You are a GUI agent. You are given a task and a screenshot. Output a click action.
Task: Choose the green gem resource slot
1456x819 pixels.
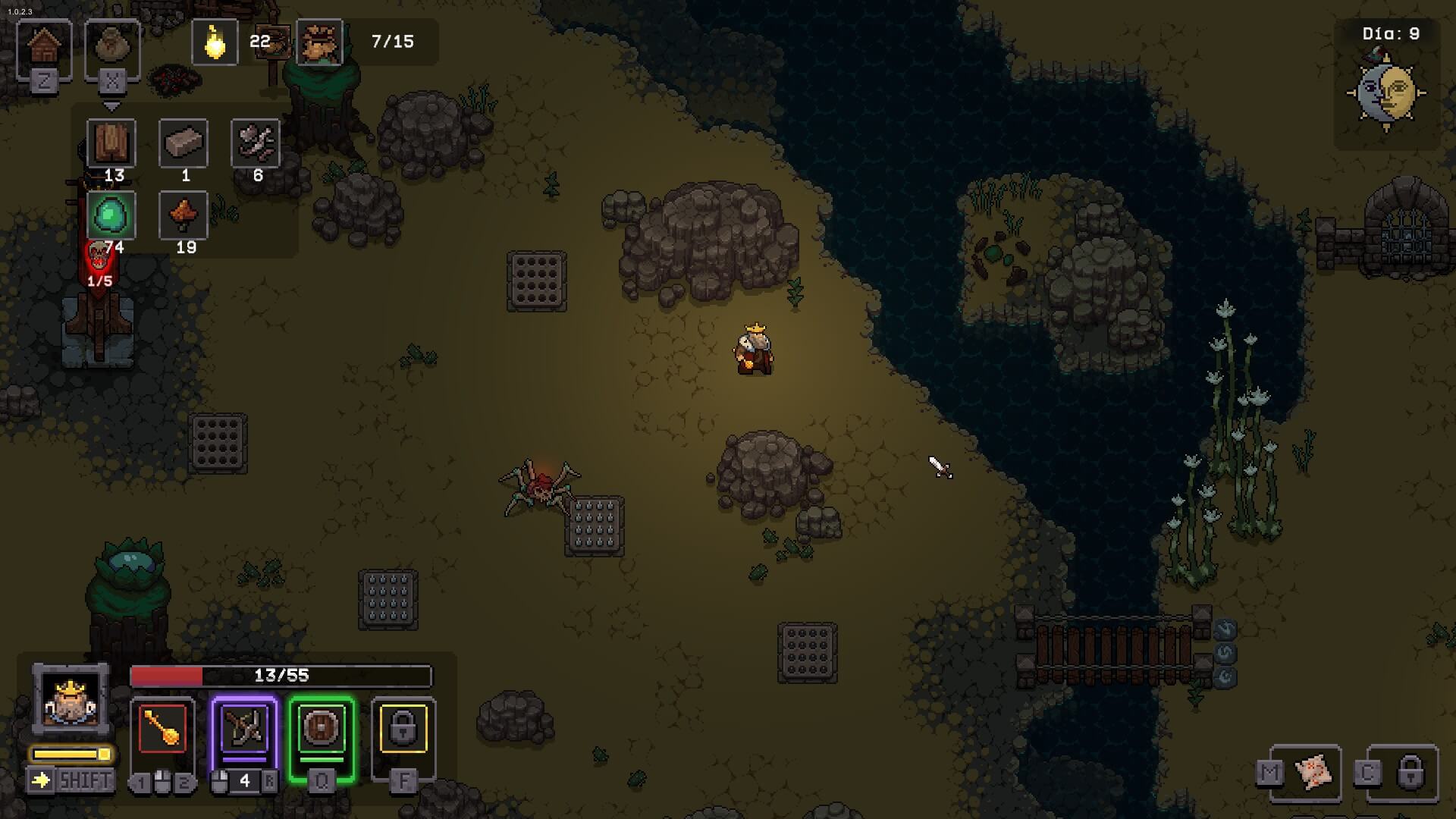pyautogui.click(x=111, y=215)
